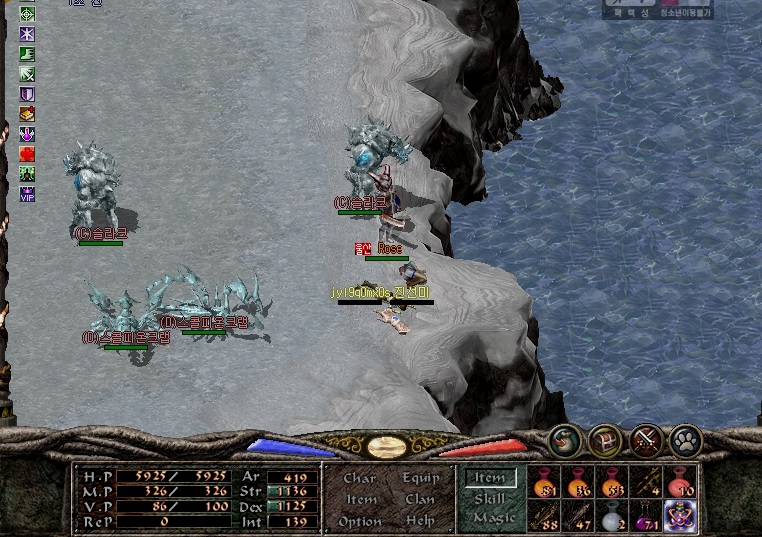Select the highlighted Item tab above Skill
Screen dimensions: 762x537
pos(490,478)
